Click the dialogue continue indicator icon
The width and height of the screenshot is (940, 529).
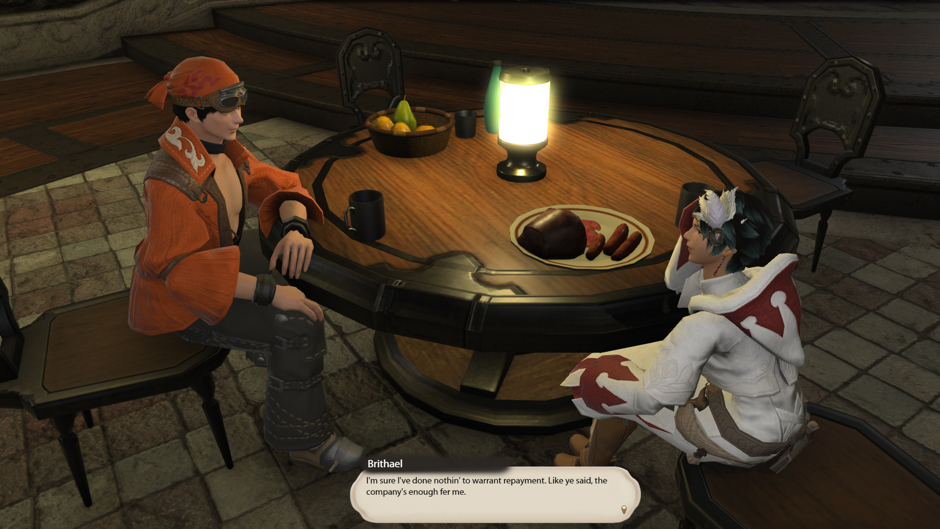pyautogui.click(x=624, y=510)
